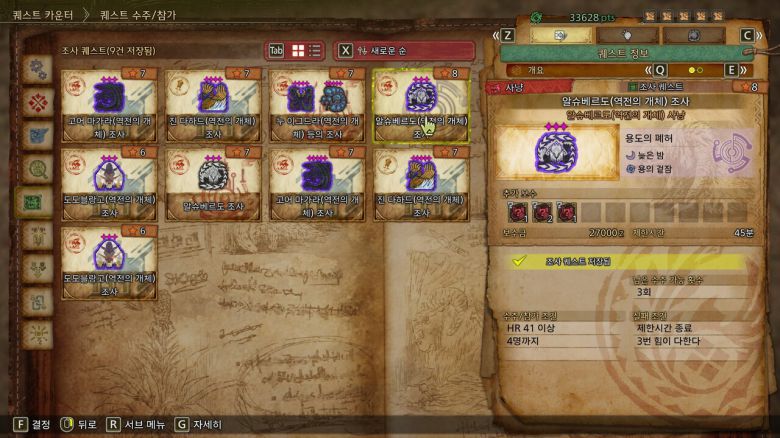Change the 새로운 순 sort order

[405, 50]
